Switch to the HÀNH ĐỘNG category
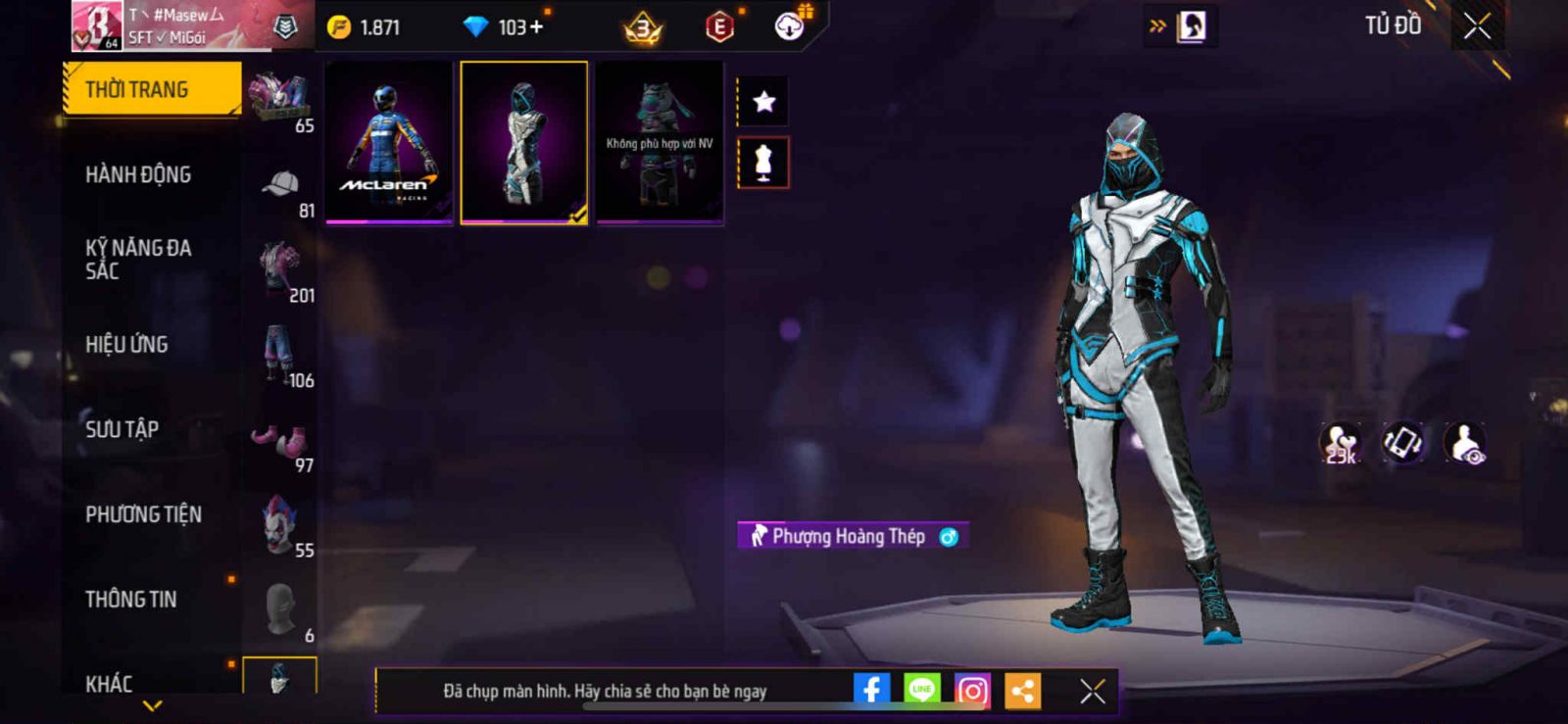 [x=138, y=174]
